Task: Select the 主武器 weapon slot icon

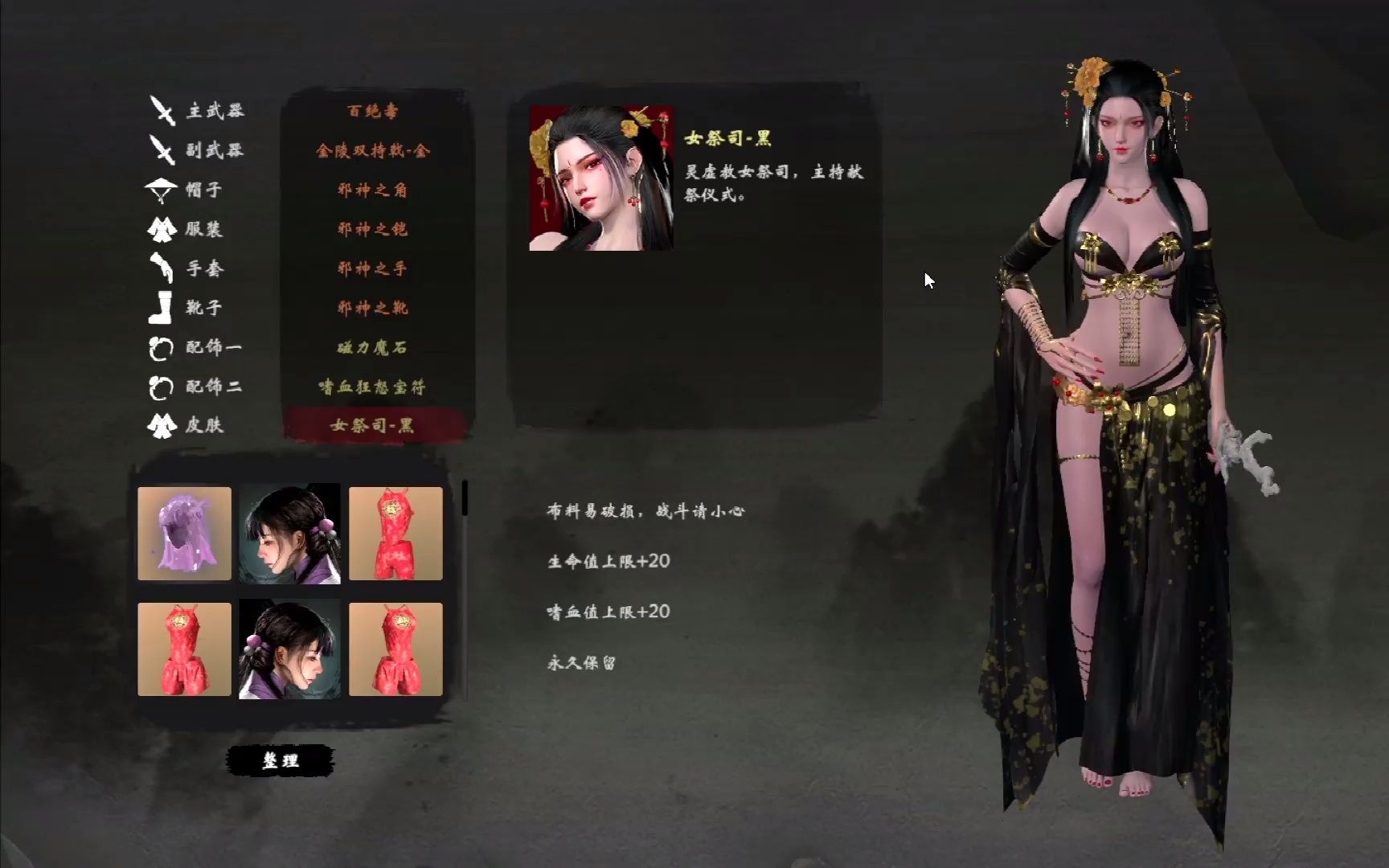Action: point(161,111)
